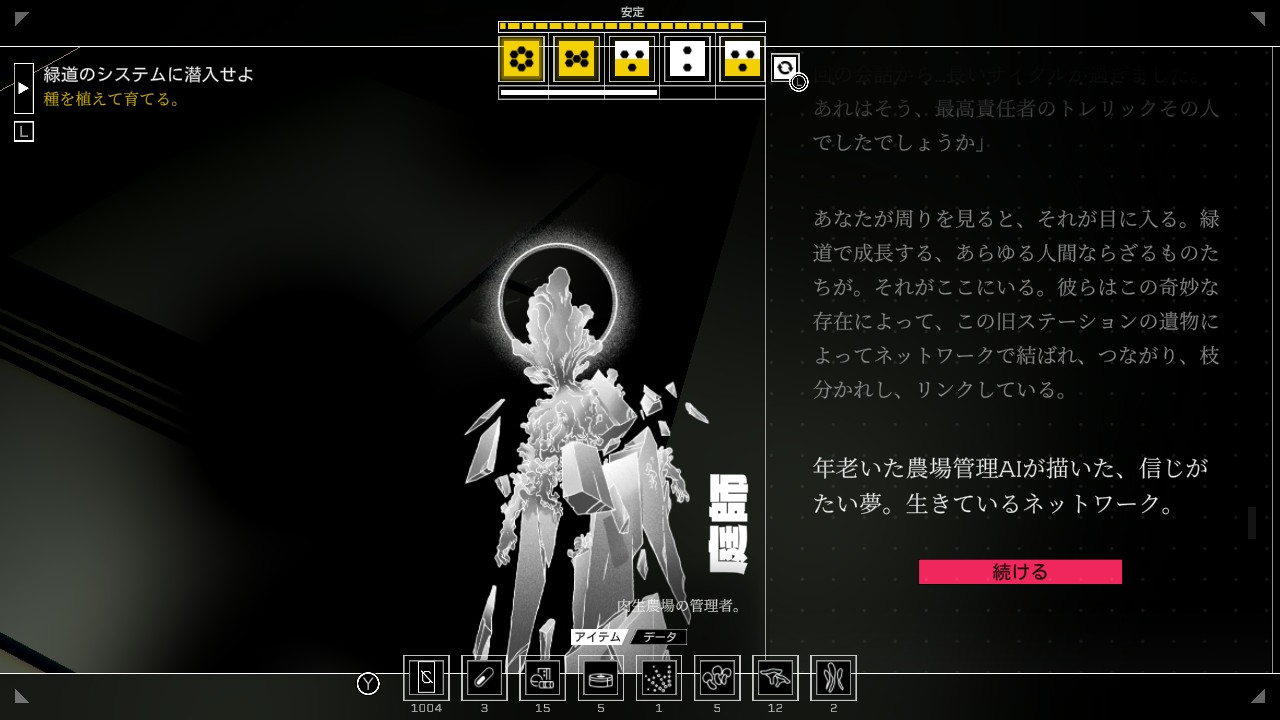This screenshot has width=1280, height=720.
Task: Click the L shoulder button indicator
Action: [23, 131]
